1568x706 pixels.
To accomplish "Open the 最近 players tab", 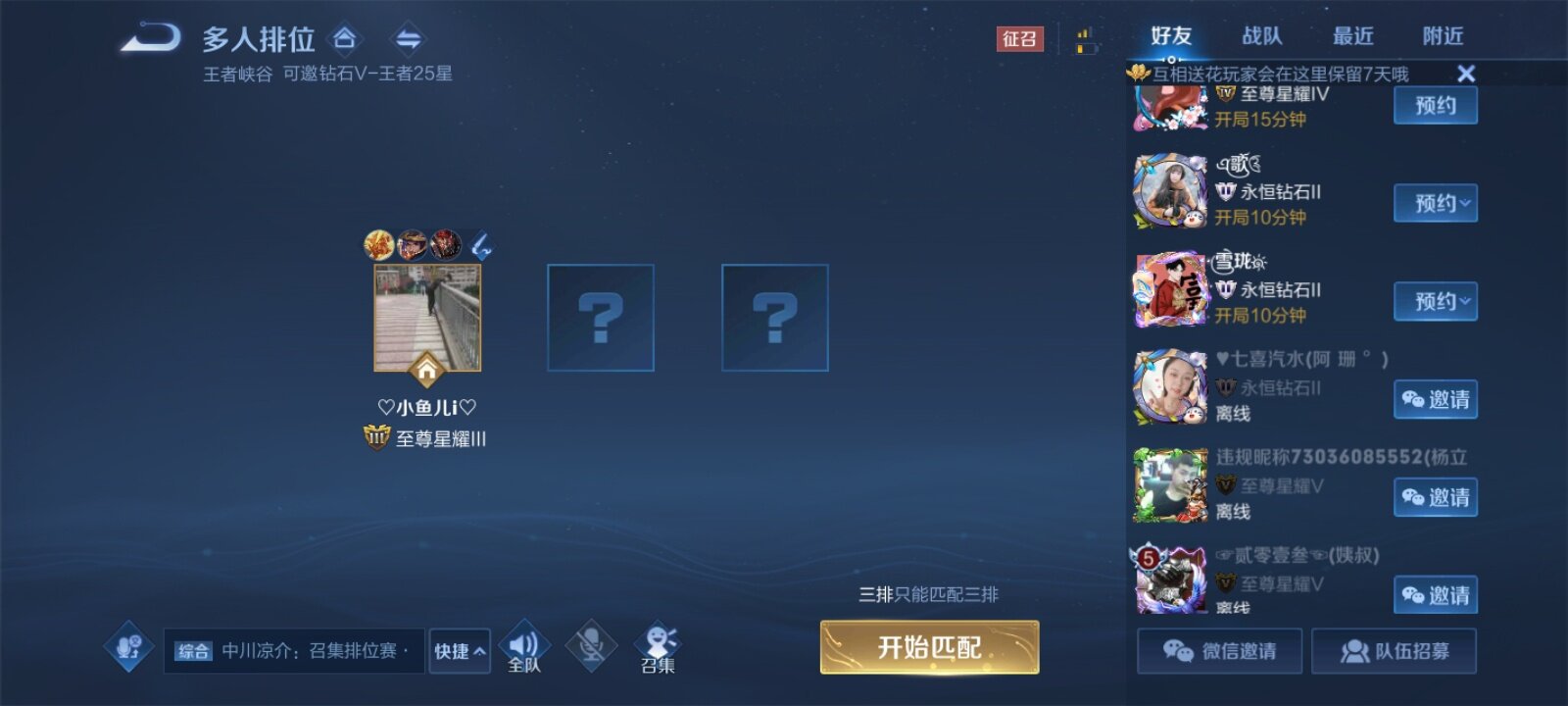I will (1352, 36).
